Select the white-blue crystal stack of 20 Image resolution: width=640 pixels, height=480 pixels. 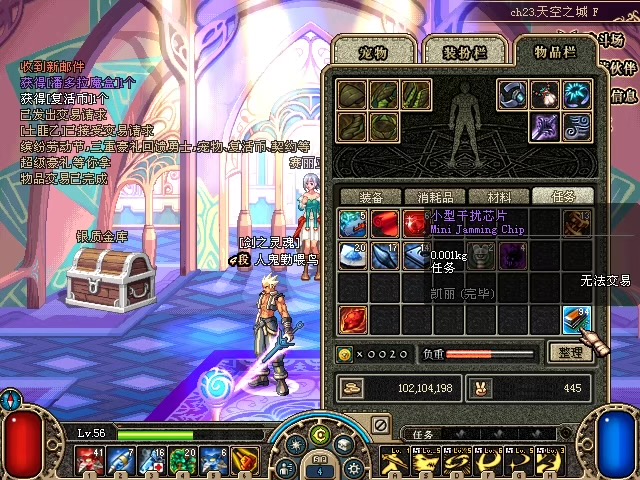351,255
